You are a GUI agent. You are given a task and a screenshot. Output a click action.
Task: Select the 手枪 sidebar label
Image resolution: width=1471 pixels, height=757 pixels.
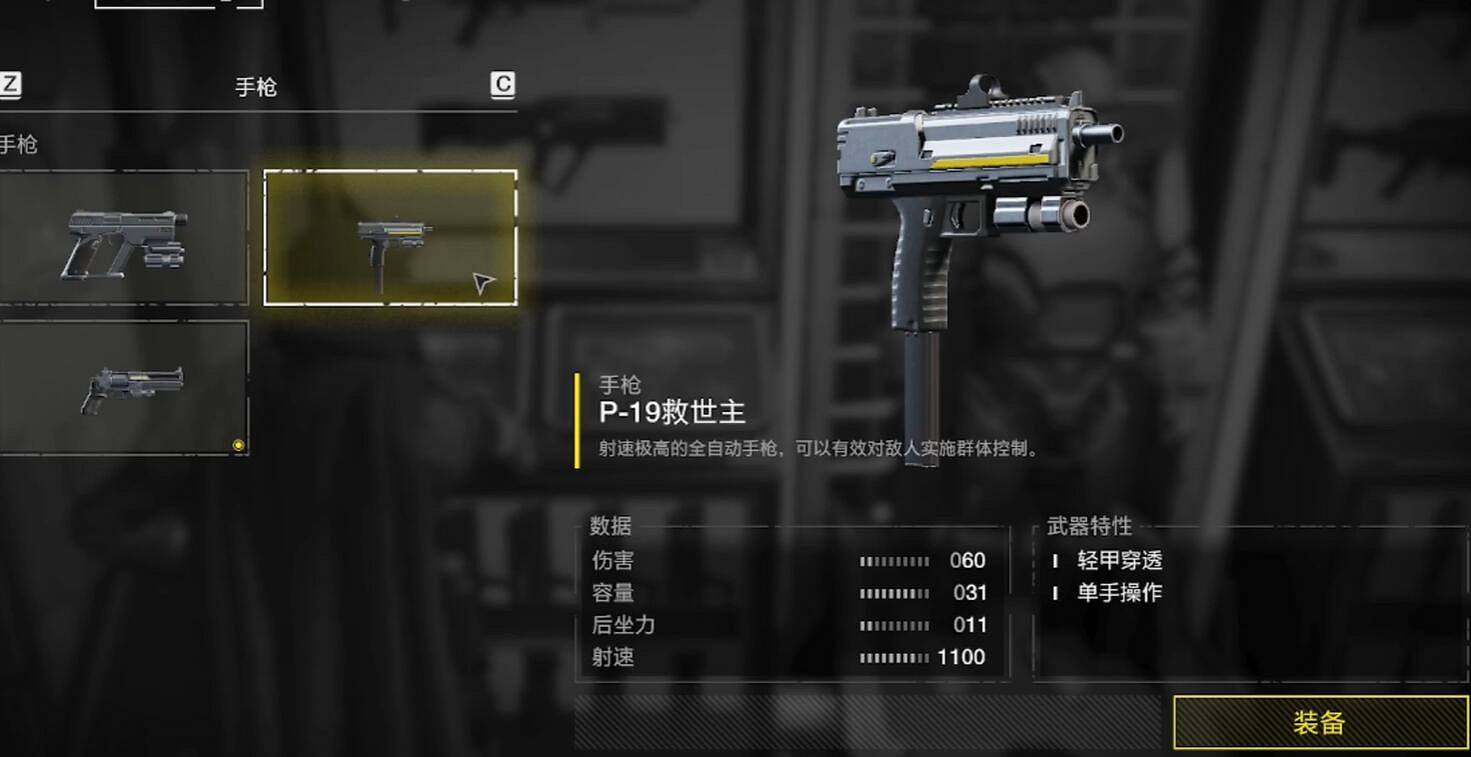click(18, 145)
